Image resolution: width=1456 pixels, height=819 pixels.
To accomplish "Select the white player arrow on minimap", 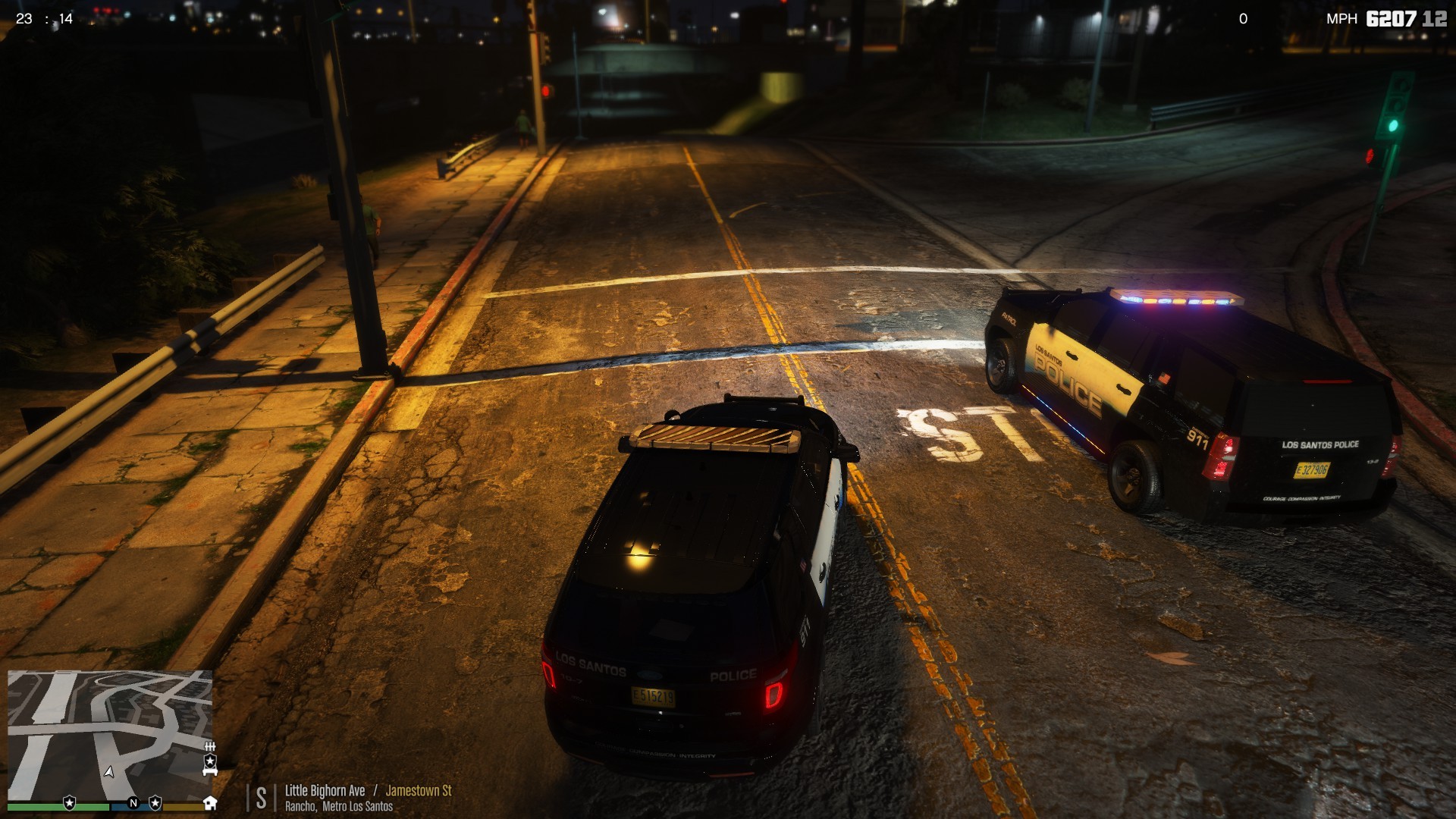I will pos(109,771).
